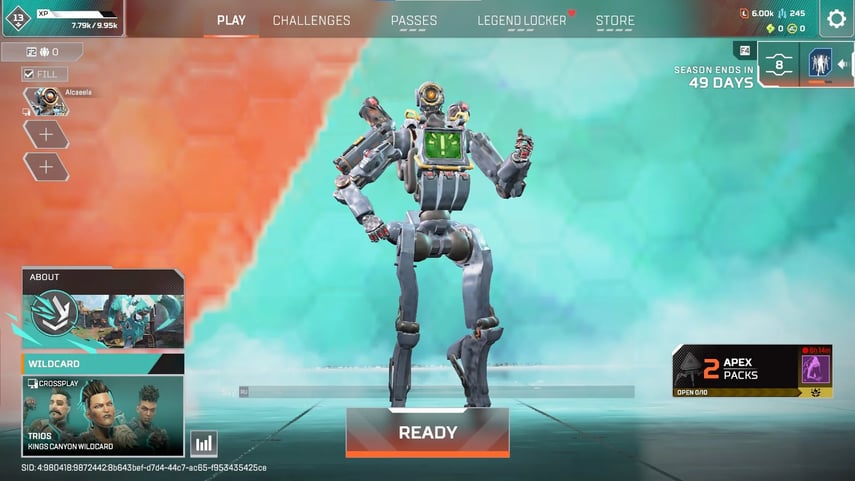Image resolution: width=855 pixels, height=481 pixels.
Task: Open the level 13 XP progress panel
Action: pyautogui.click(x=62, y=18)
